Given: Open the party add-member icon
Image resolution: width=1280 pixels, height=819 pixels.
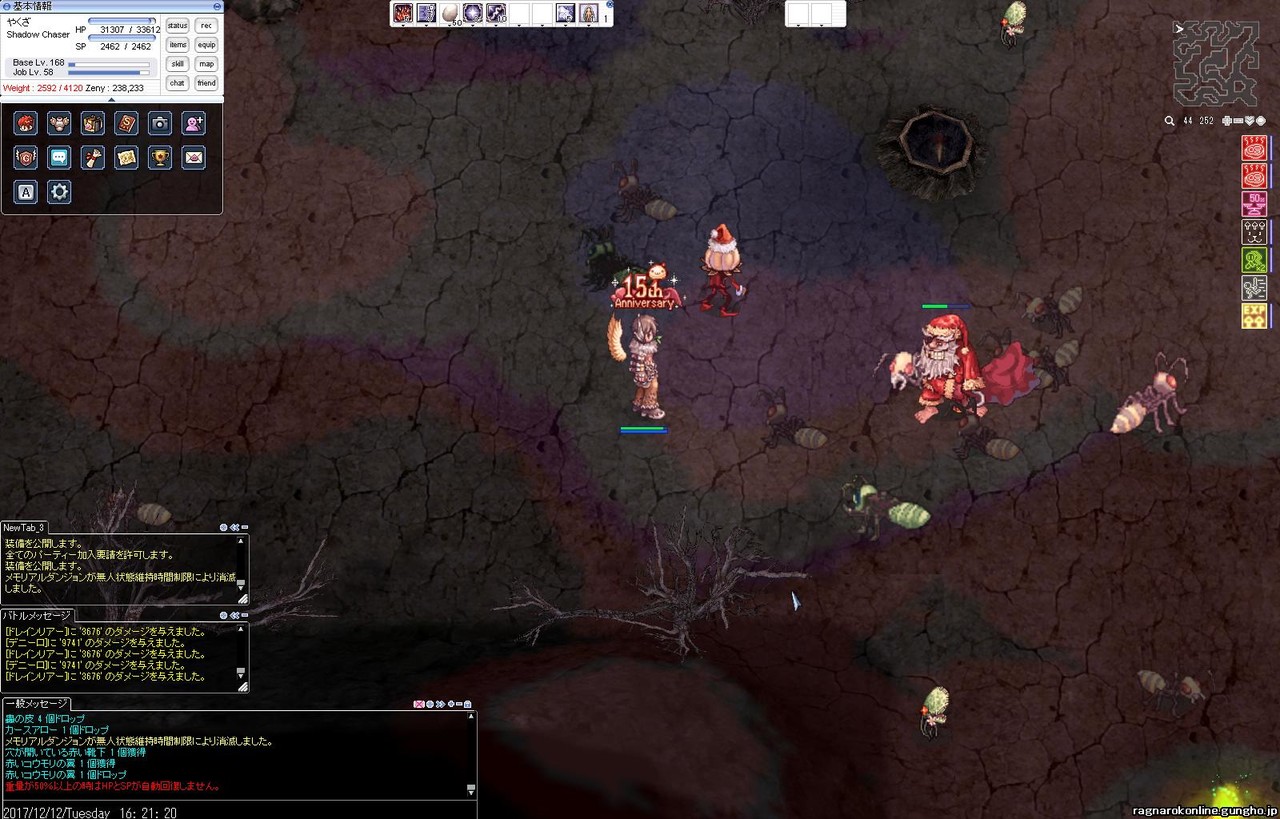Looking at the screenshot, I should 193,123.
